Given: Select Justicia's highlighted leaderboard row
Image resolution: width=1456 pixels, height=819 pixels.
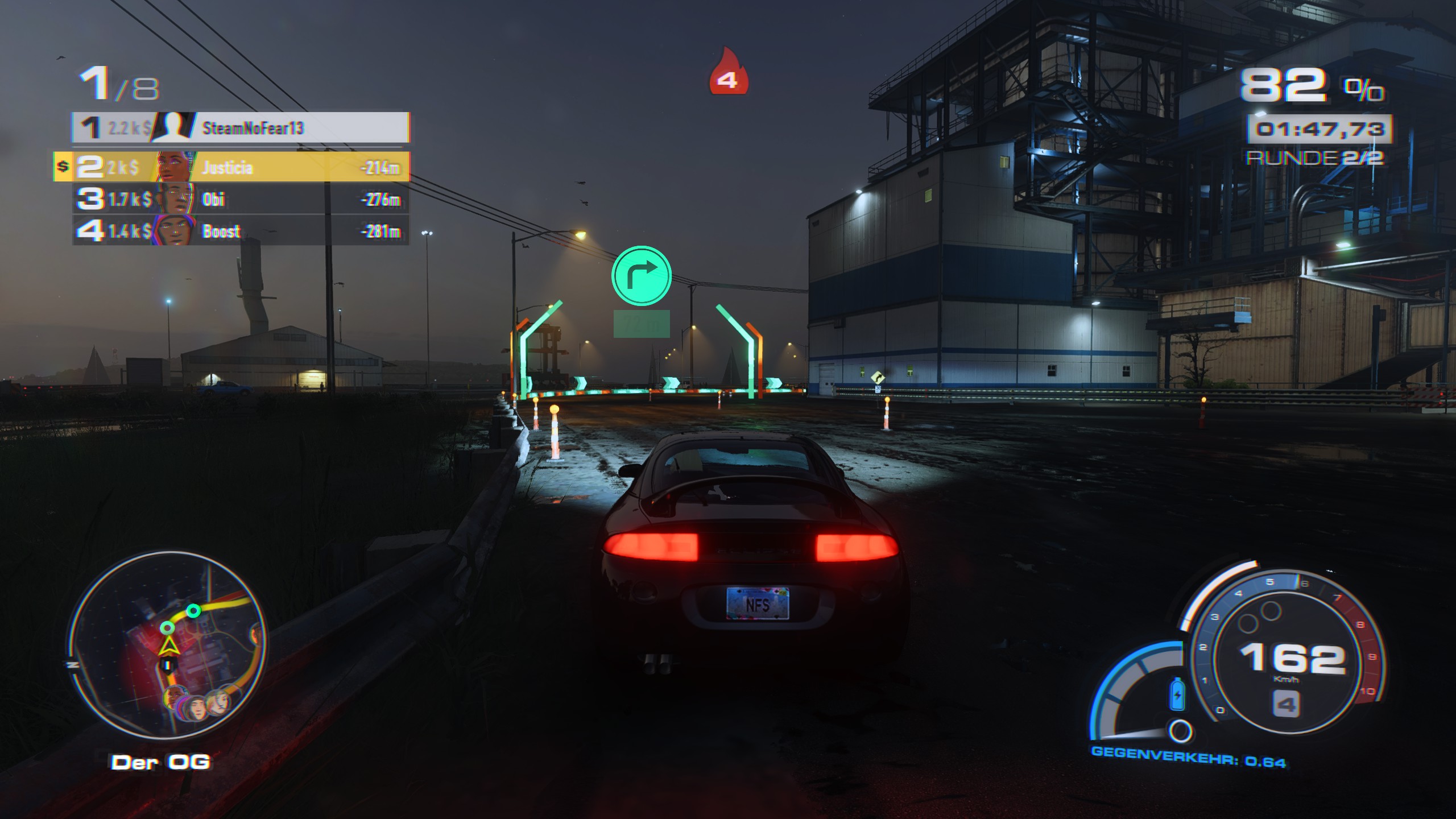Looking at the screenshot, I should tap(241, 167).
